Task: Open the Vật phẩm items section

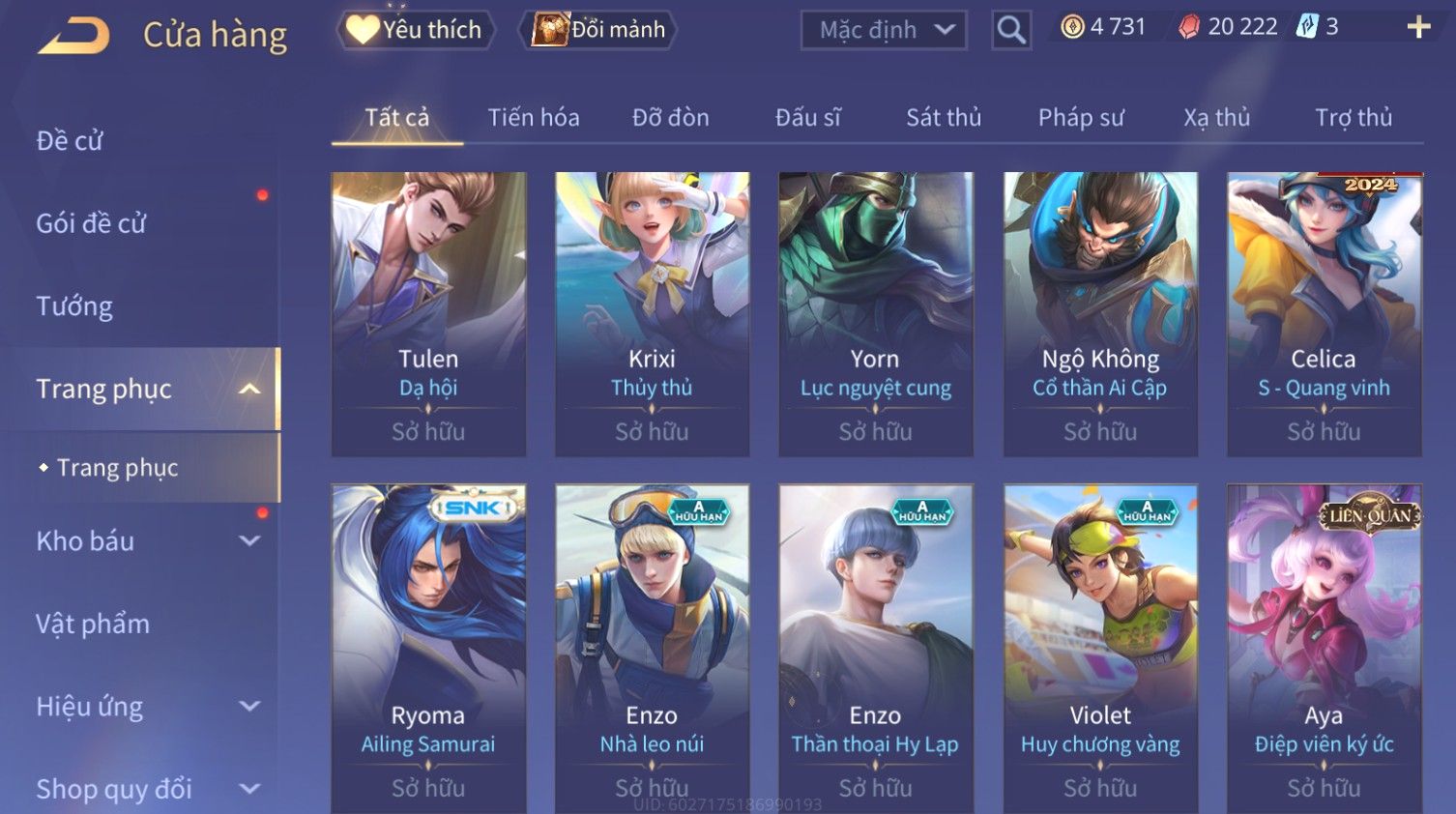Action: click(x=93, y=625)
